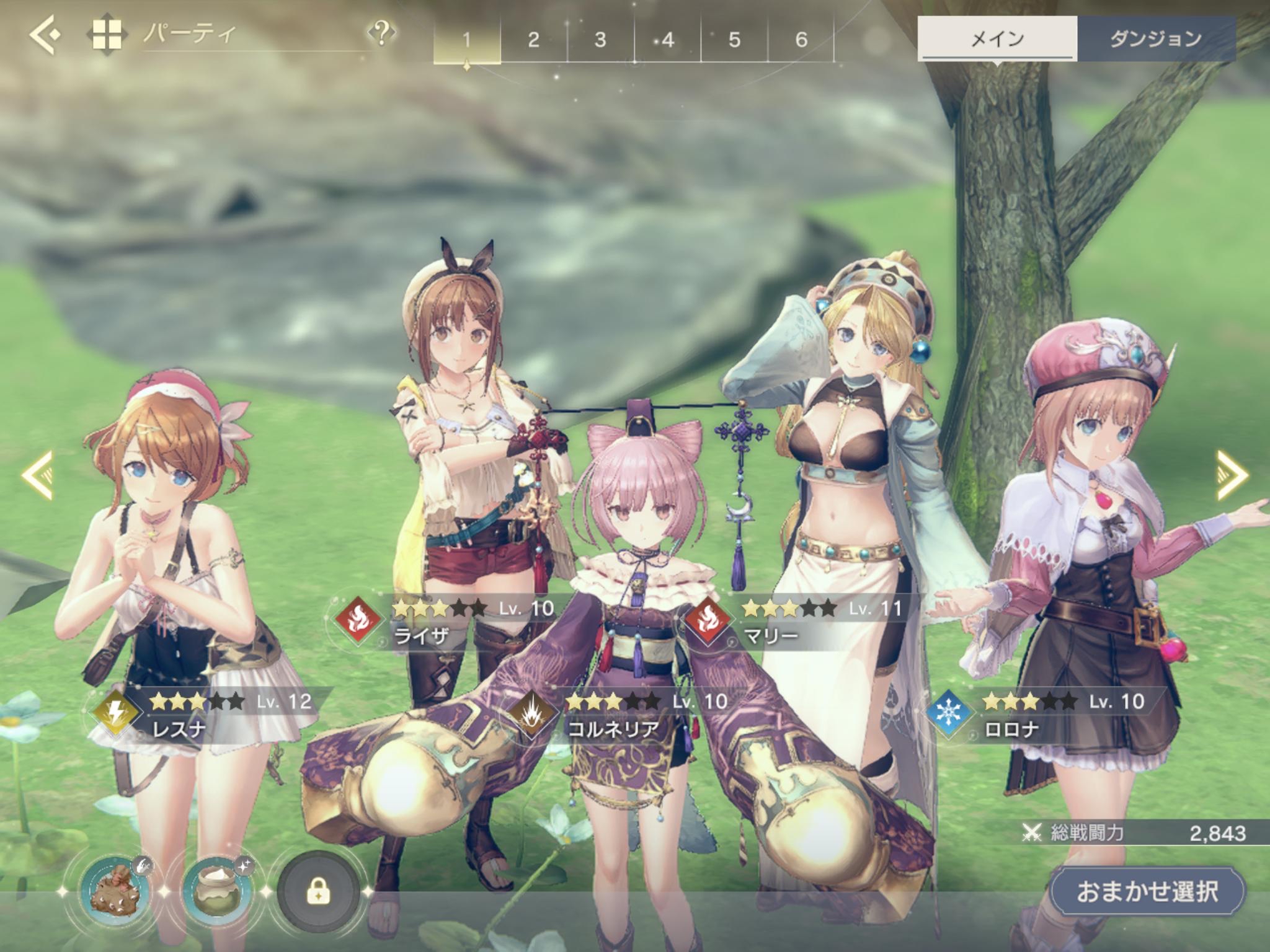Open the party grid menu icon
Viewport: 1270px width, 952px height.
pyautogui.click(x=107, y=35)
